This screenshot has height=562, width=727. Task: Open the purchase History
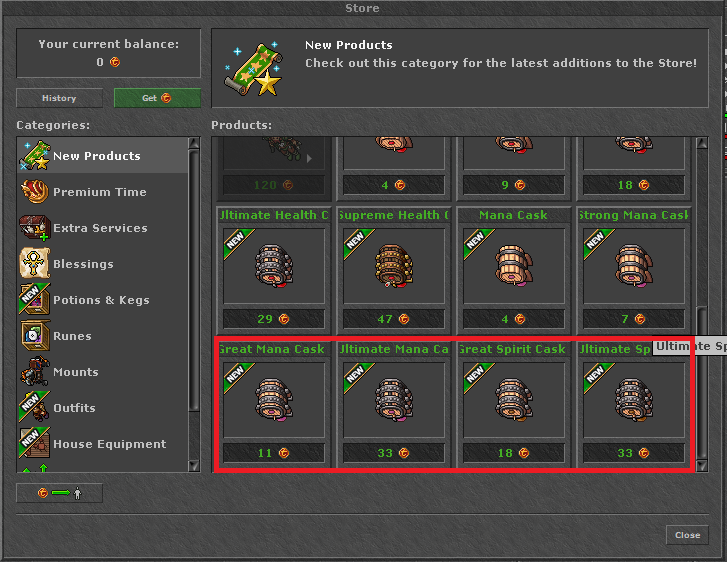point(59,98)
